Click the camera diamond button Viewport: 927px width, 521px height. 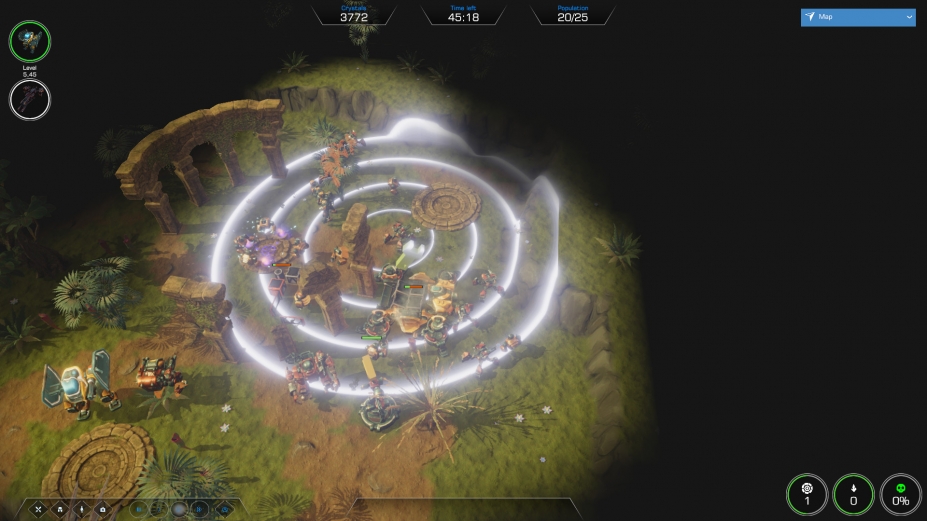101,509
